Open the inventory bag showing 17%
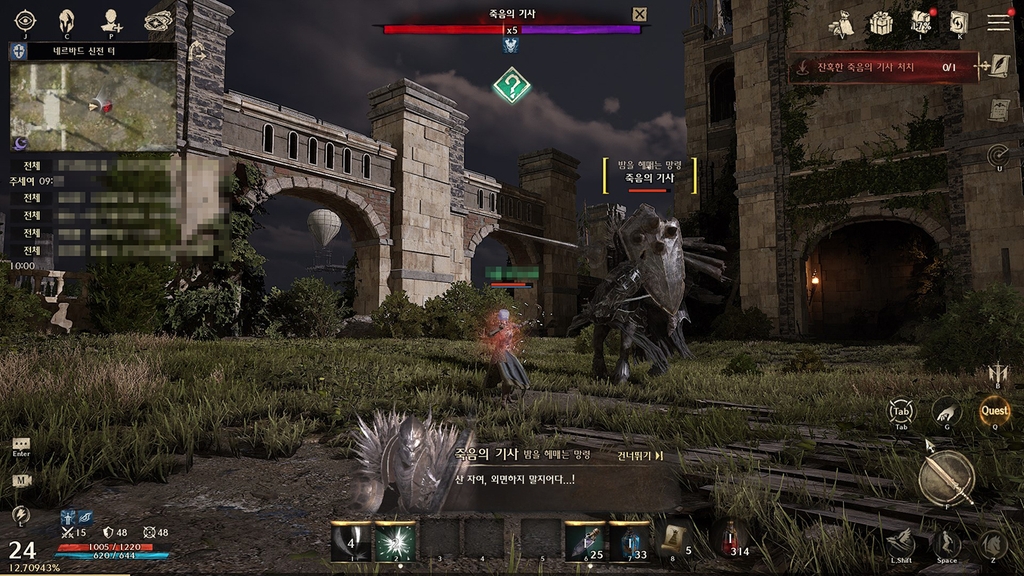 [921, 22]
